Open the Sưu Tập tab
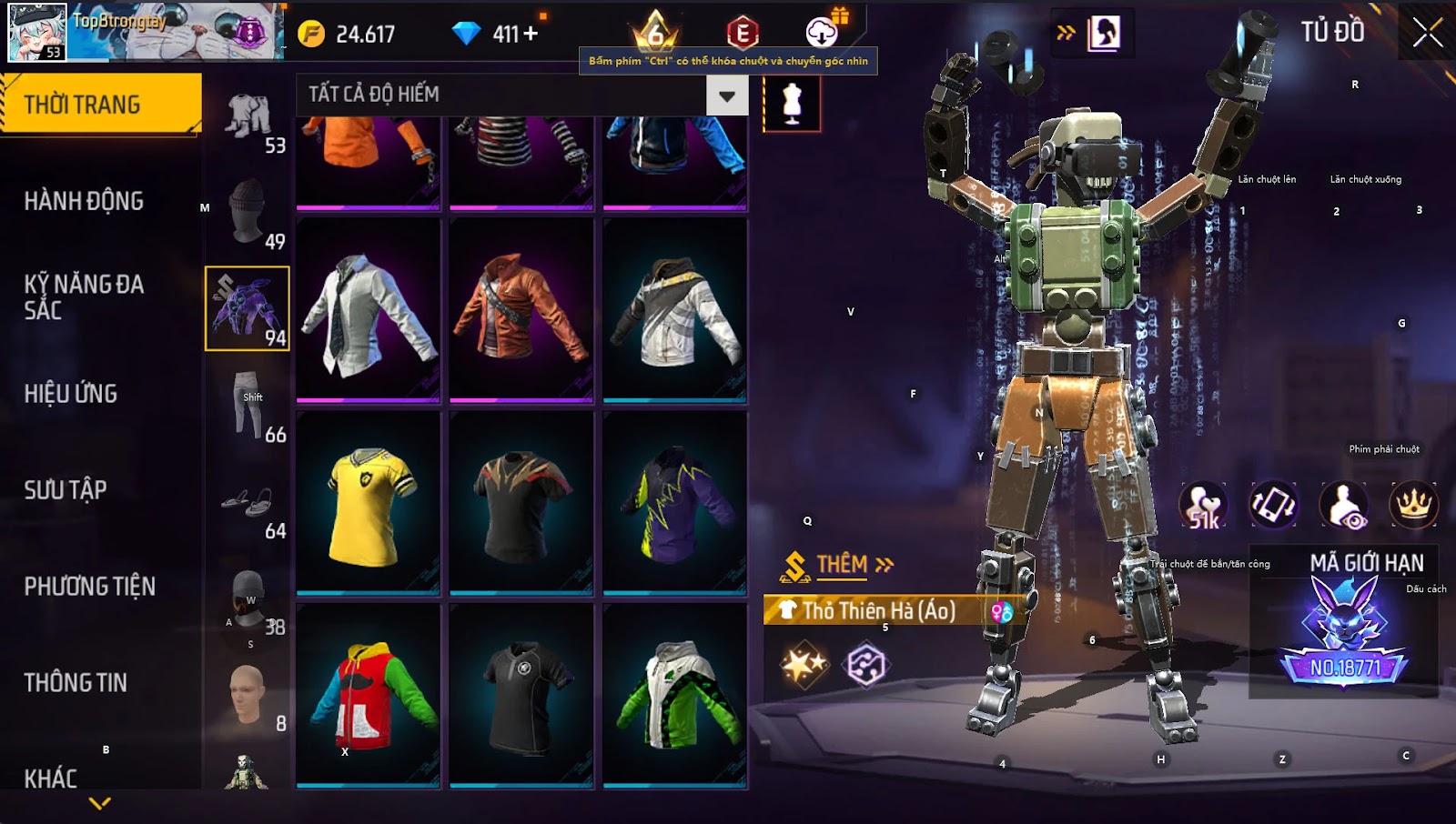 (66, 490)
